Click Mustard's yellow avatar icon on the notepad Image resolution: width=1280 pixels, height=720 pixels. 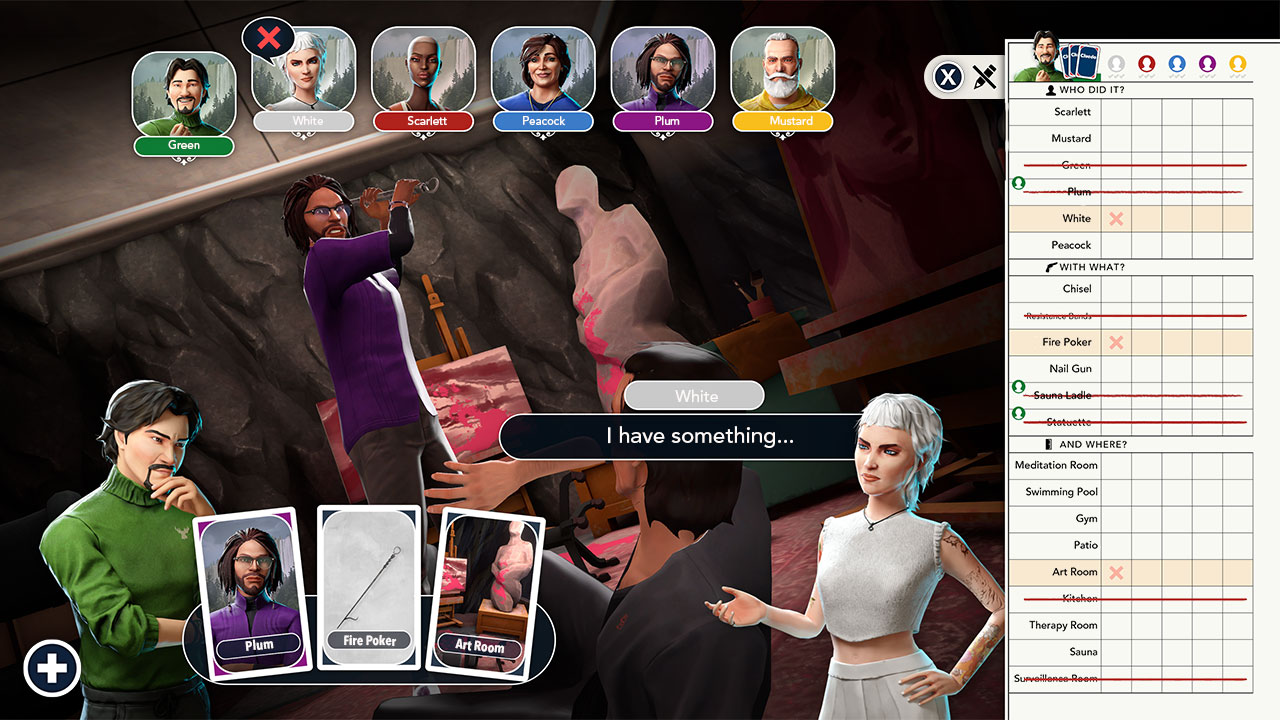click(x=1238, y=64)
